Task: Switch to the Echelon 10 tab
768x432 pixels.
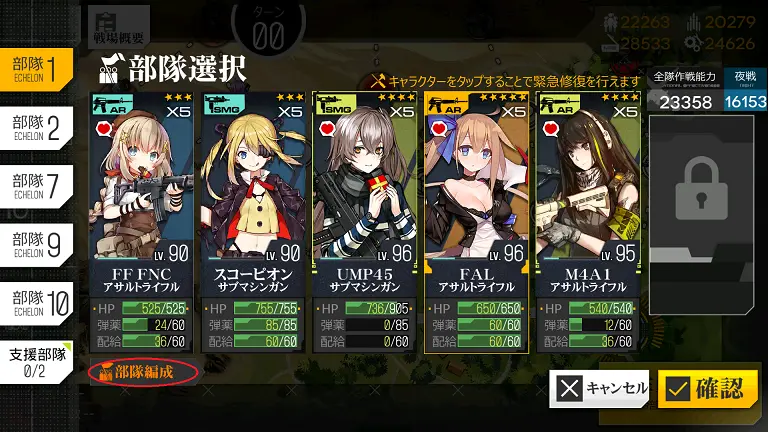Action: 35,300
